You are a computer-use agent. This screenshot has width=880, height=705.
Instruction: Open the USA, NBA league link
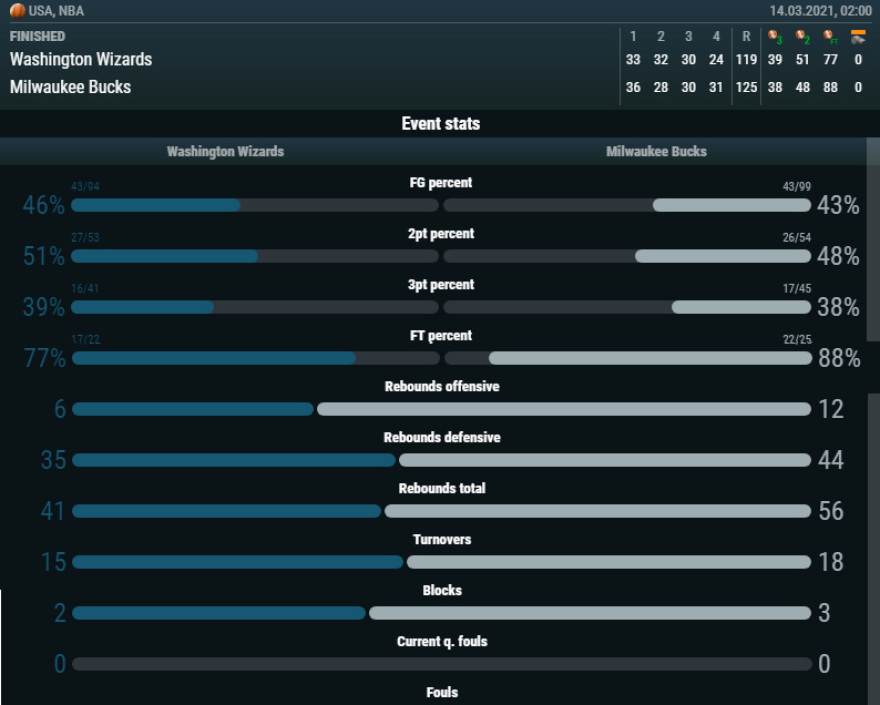click(56, 11)
